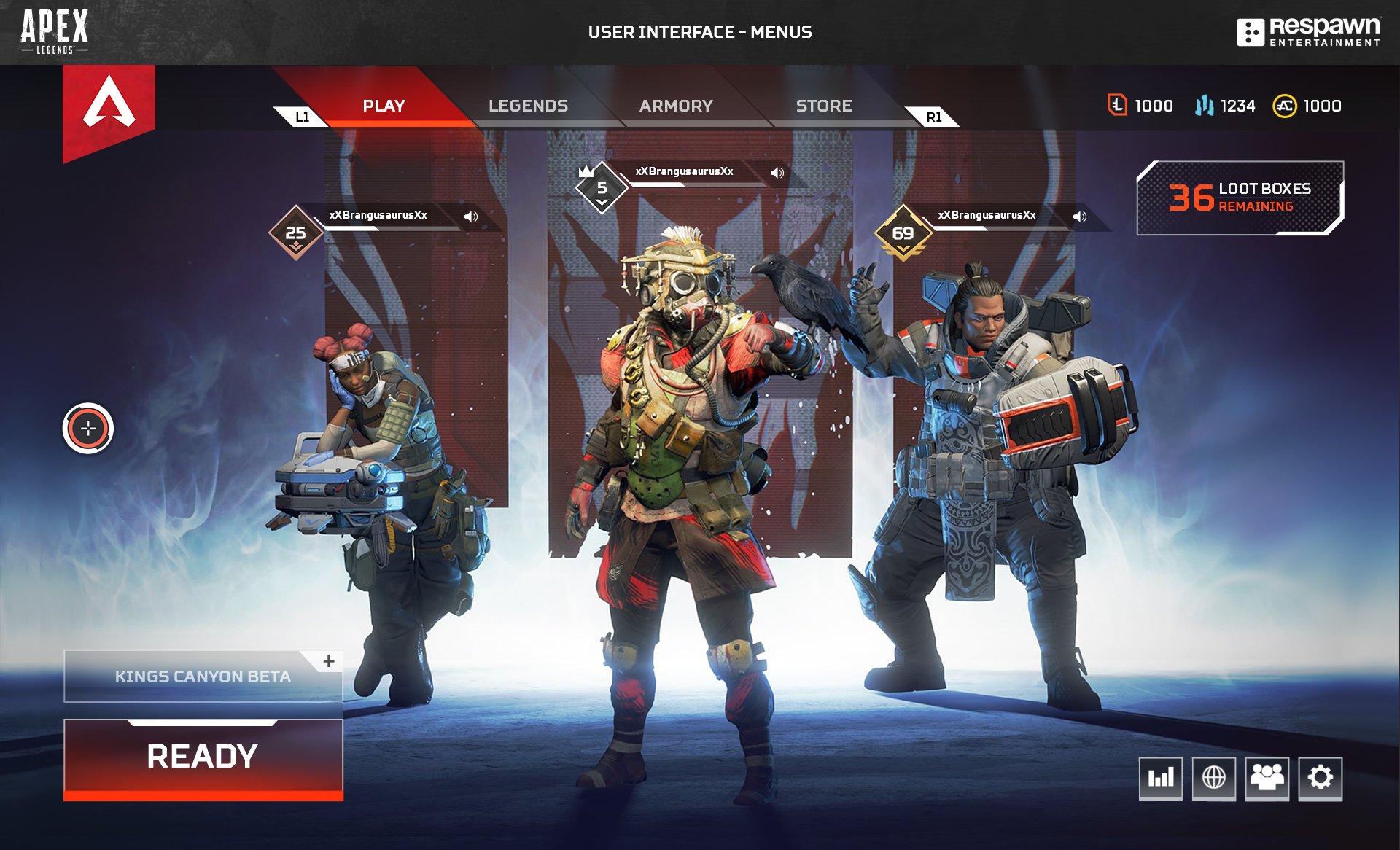Select the level 25 player name banner
1400x850 pixels.
378,215
